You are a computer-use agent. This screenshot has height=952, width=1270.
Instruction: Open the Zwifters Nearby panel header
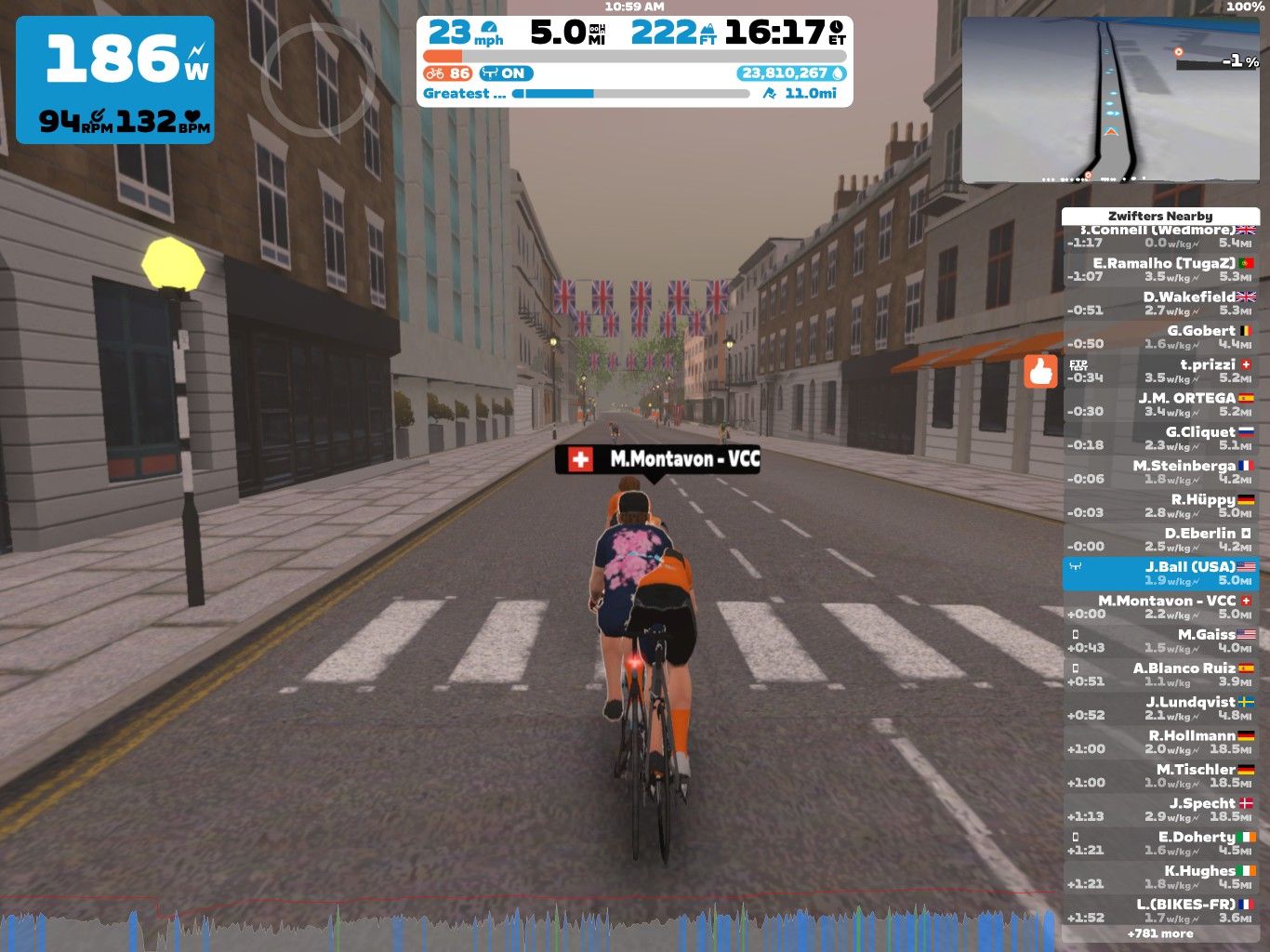pyautogui.click(x=1160, y=215)
